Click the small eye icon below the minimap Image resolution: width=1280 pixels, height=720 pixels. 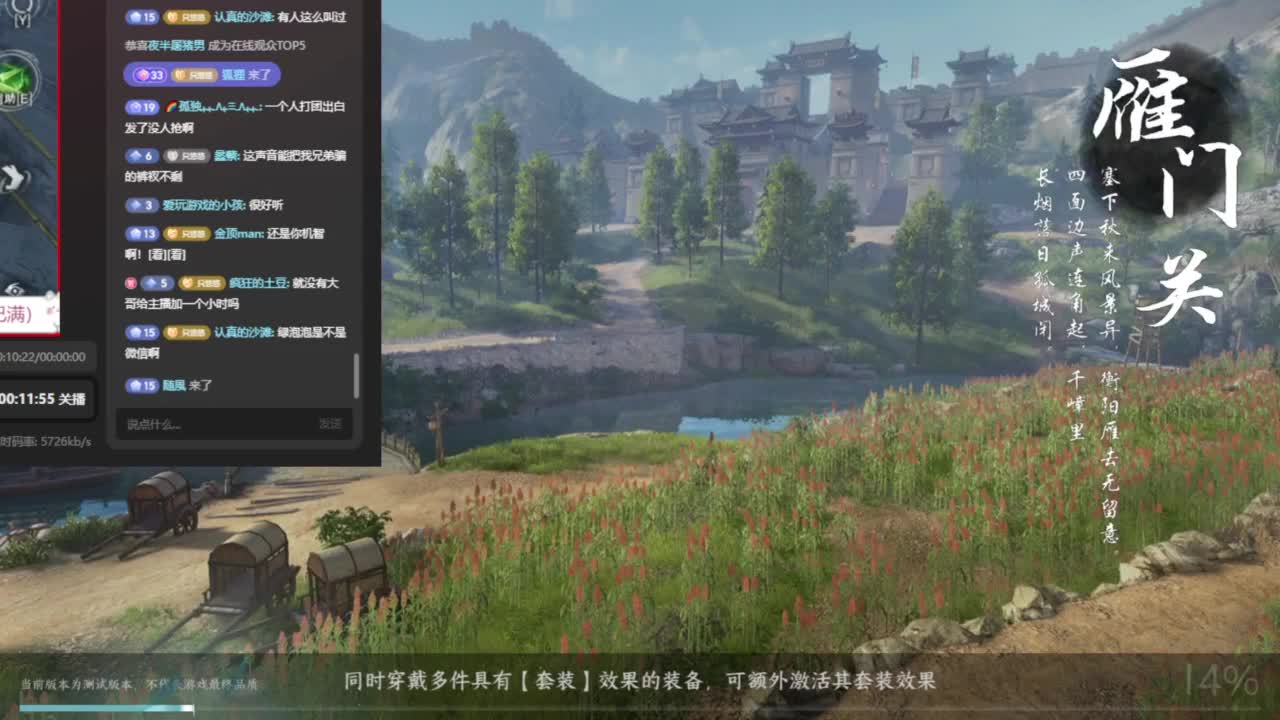click(x=15, y=290)
